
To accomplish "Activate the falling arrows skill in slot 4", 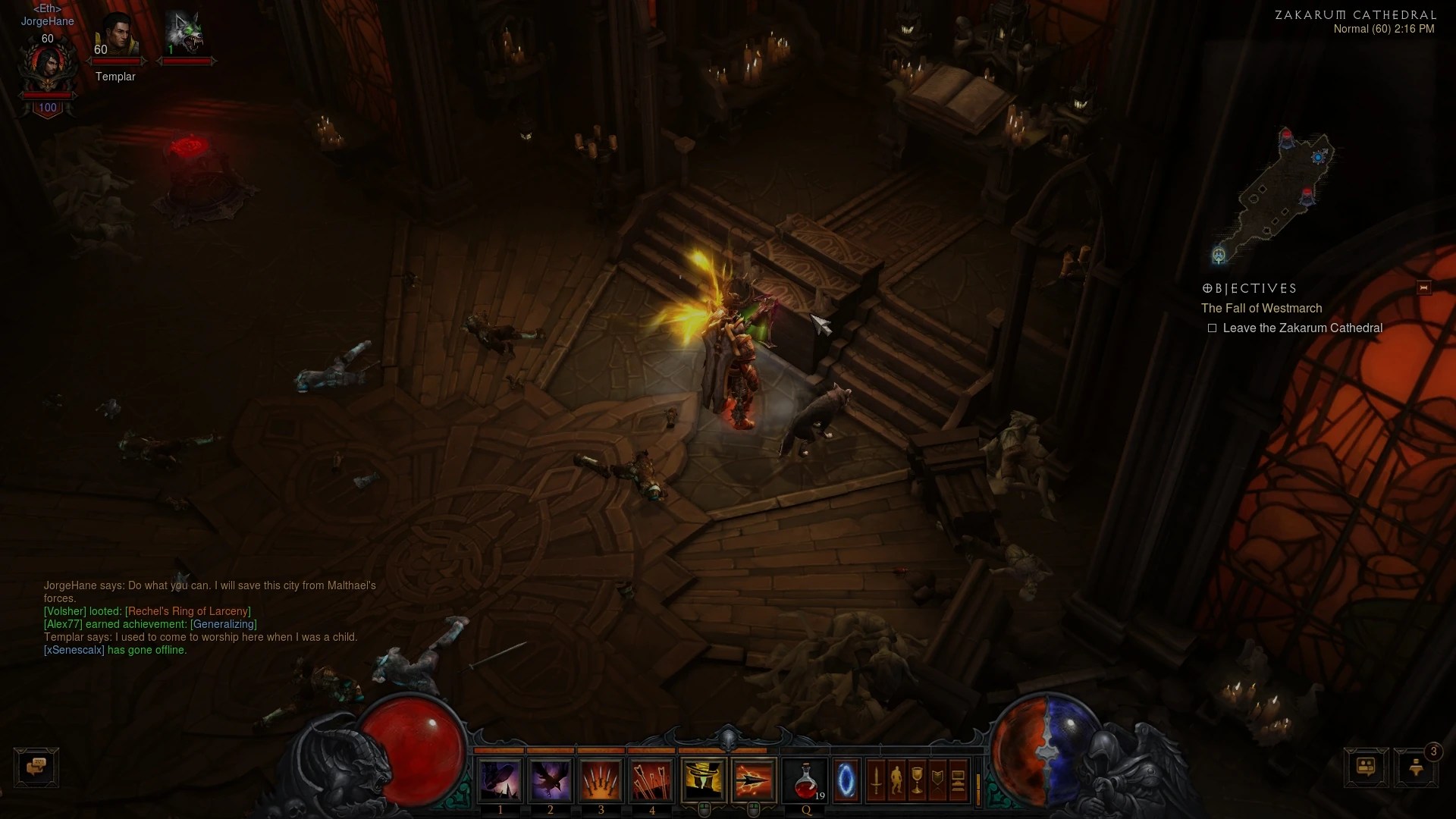I will click(x=652, y=780).
